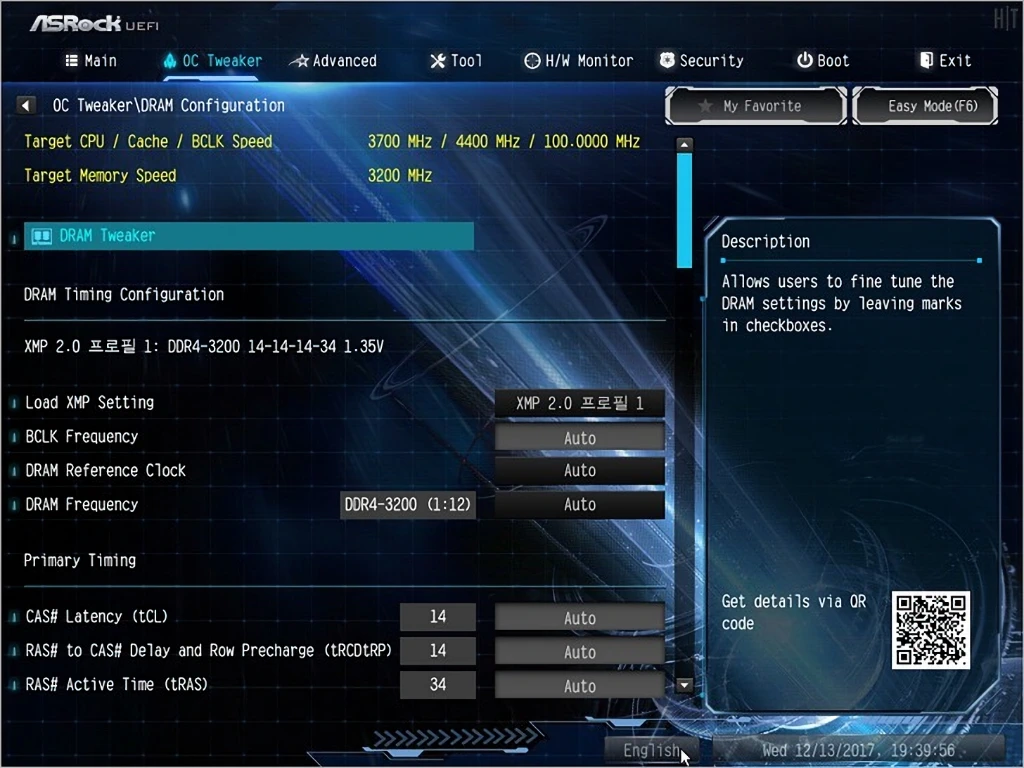This screenshot has height=768, width=1024.
Task: Edit the RAS# Active Time Auto field
Action: pos(580,686)
